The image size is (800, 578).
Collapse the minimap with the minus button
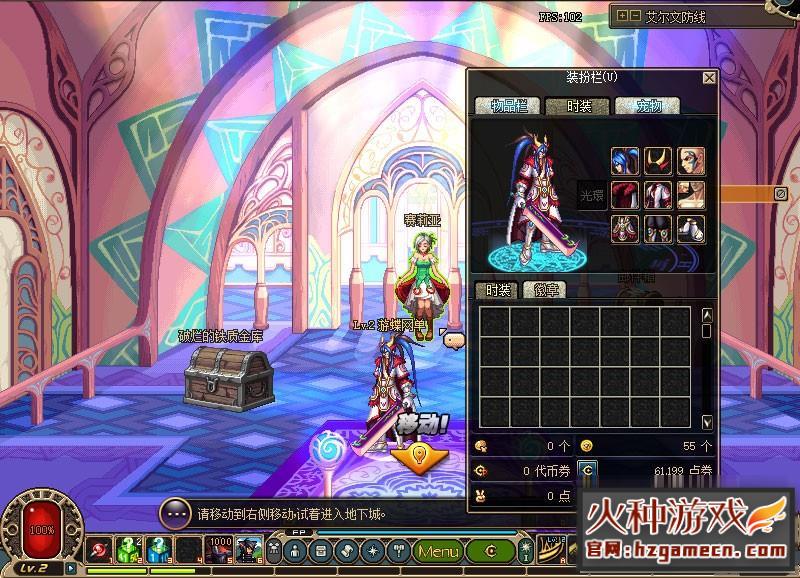pos(635,16)
